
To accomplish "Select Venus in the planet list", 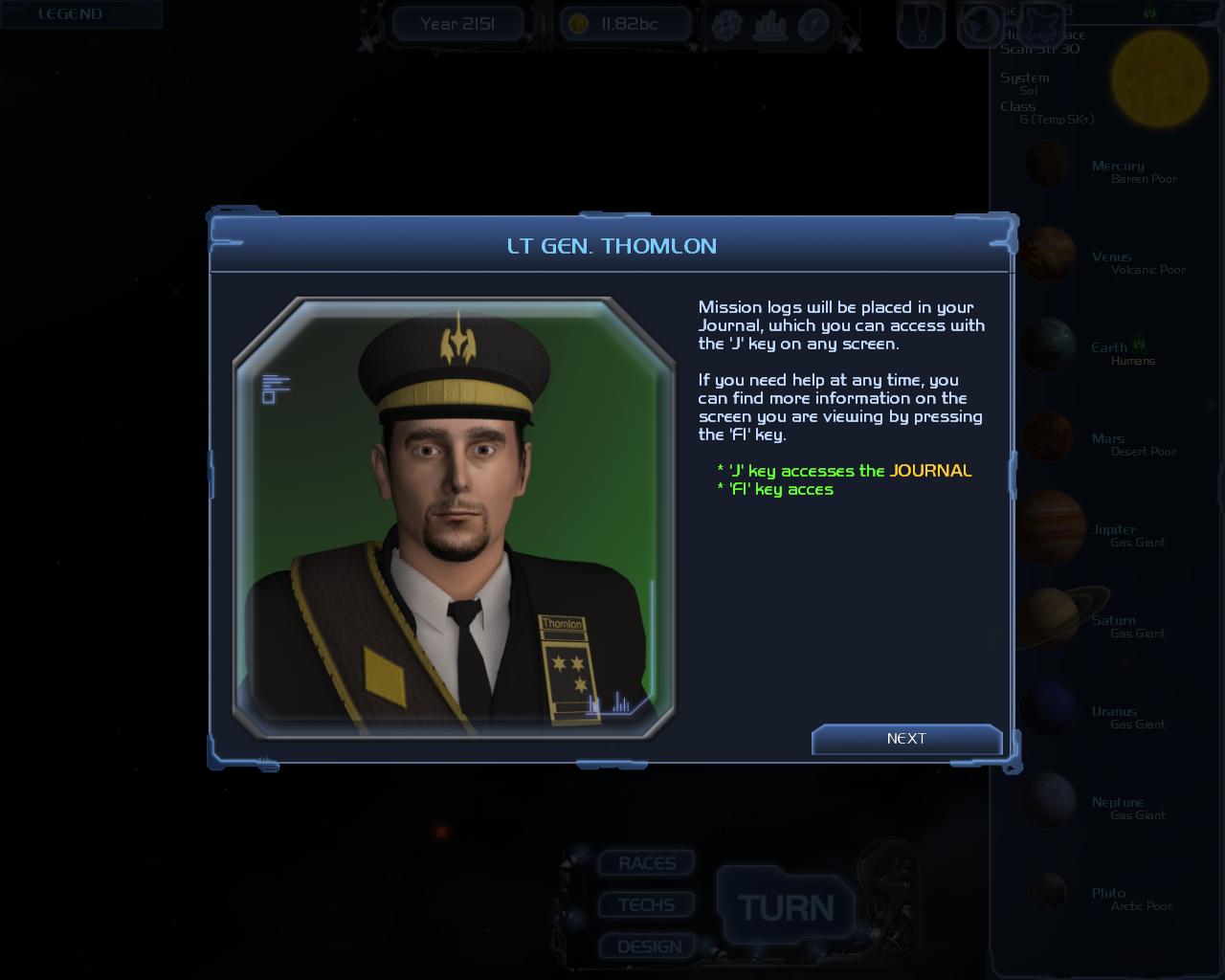I will point(1049,256).
